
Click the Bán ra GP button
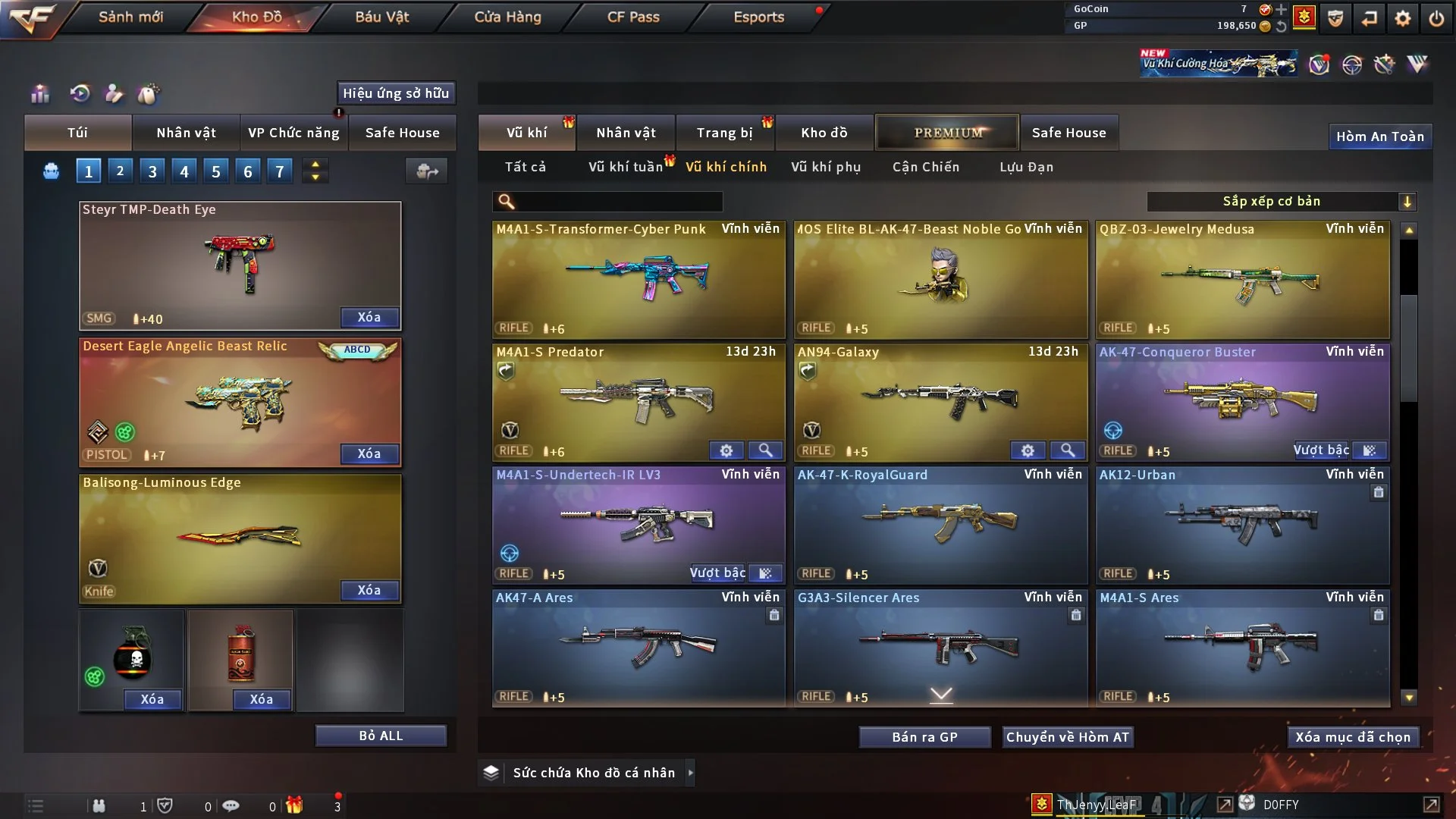[924, 737]
